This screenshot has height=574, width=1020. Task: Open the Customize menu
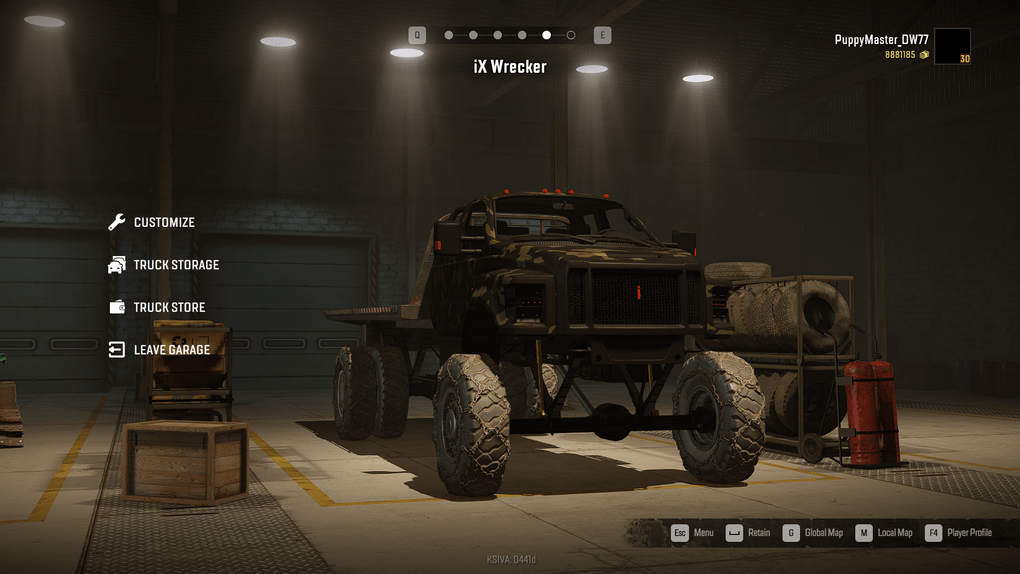pyautogui.click(x=163, y=223)
